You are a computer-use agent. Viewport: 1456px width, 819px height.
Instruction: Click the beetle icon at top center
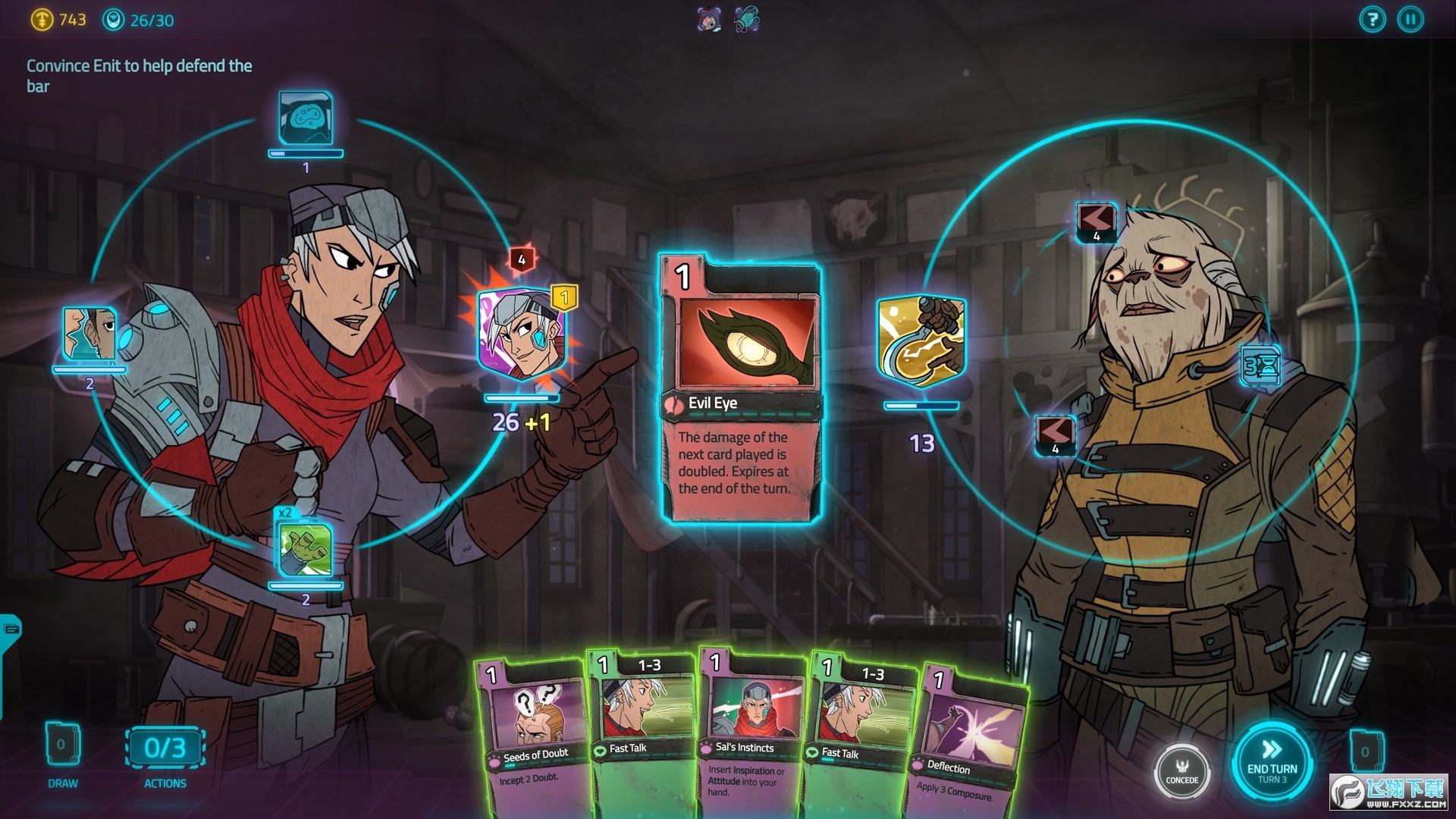746,20
